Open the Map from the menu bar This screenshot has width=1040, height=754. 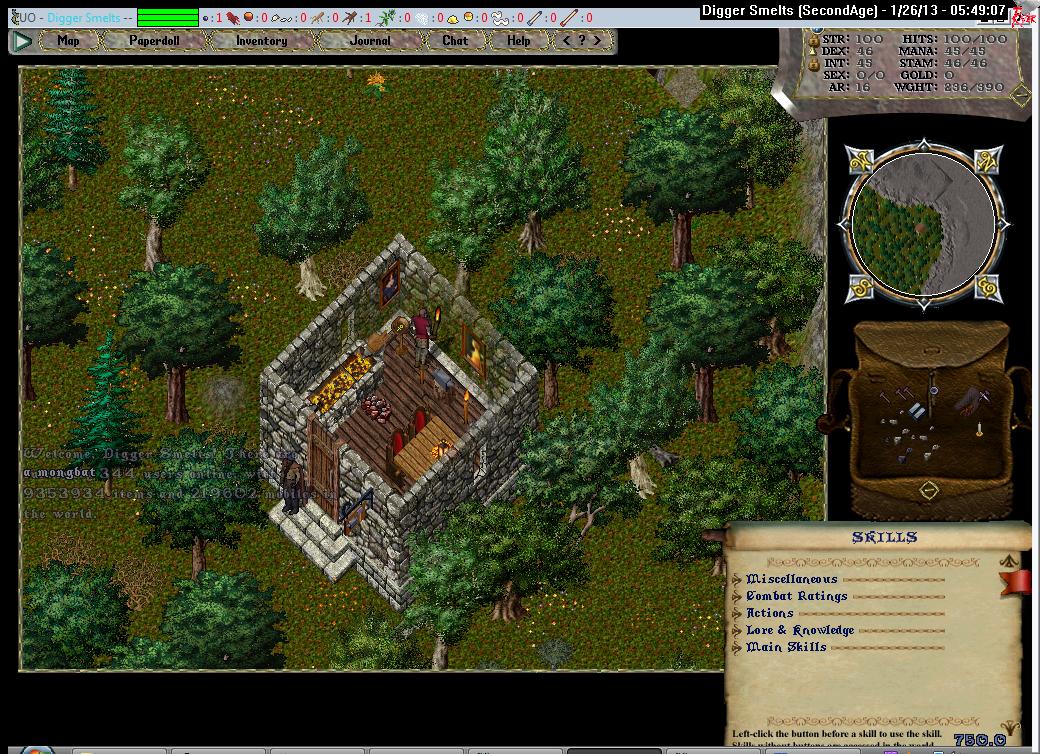tap(68, 41)
